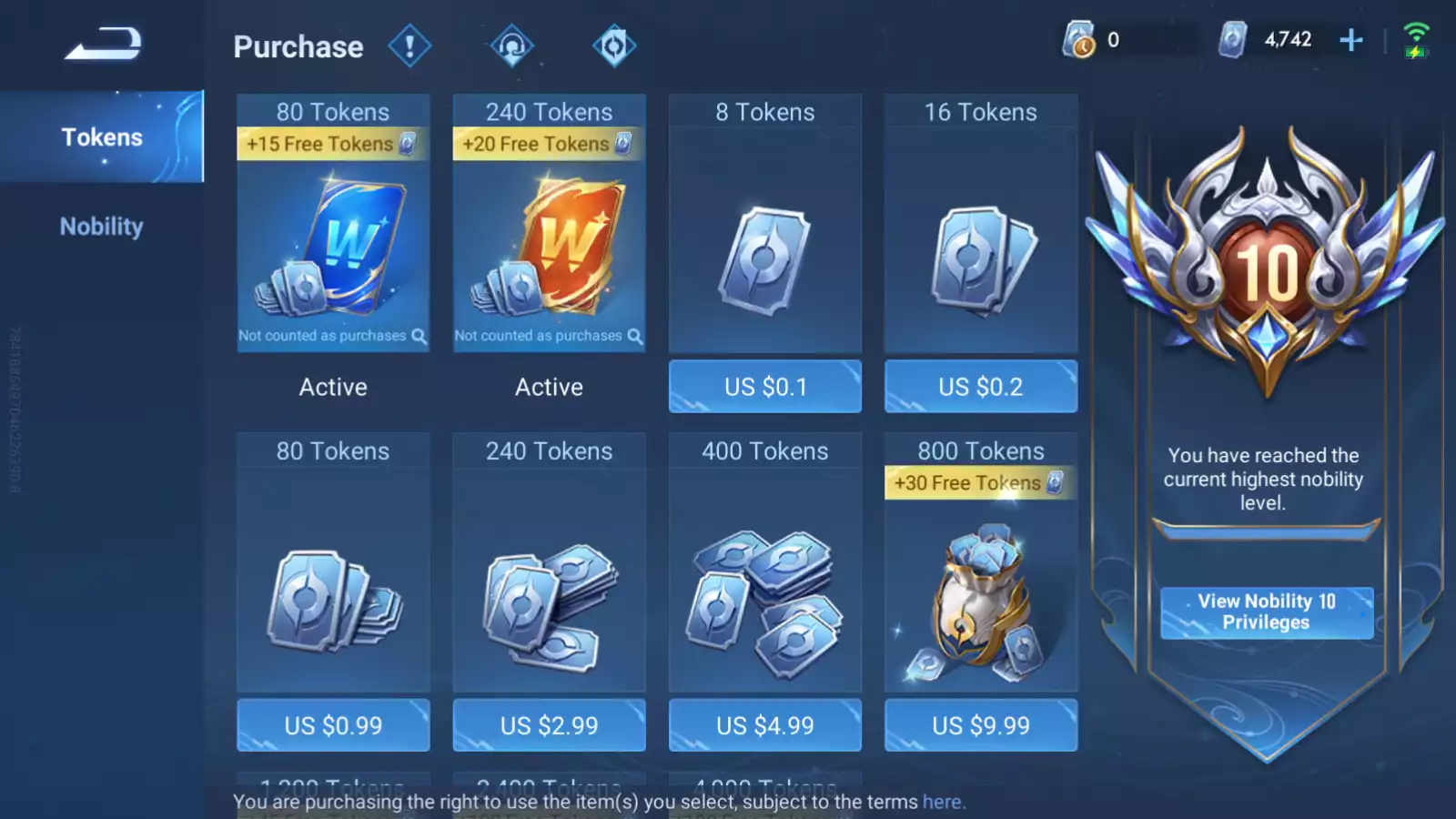This screenshot has width=1456, height=819.
Task: Purchase 240 Tokens for US $2.99
Action: (x=549, y=725)
